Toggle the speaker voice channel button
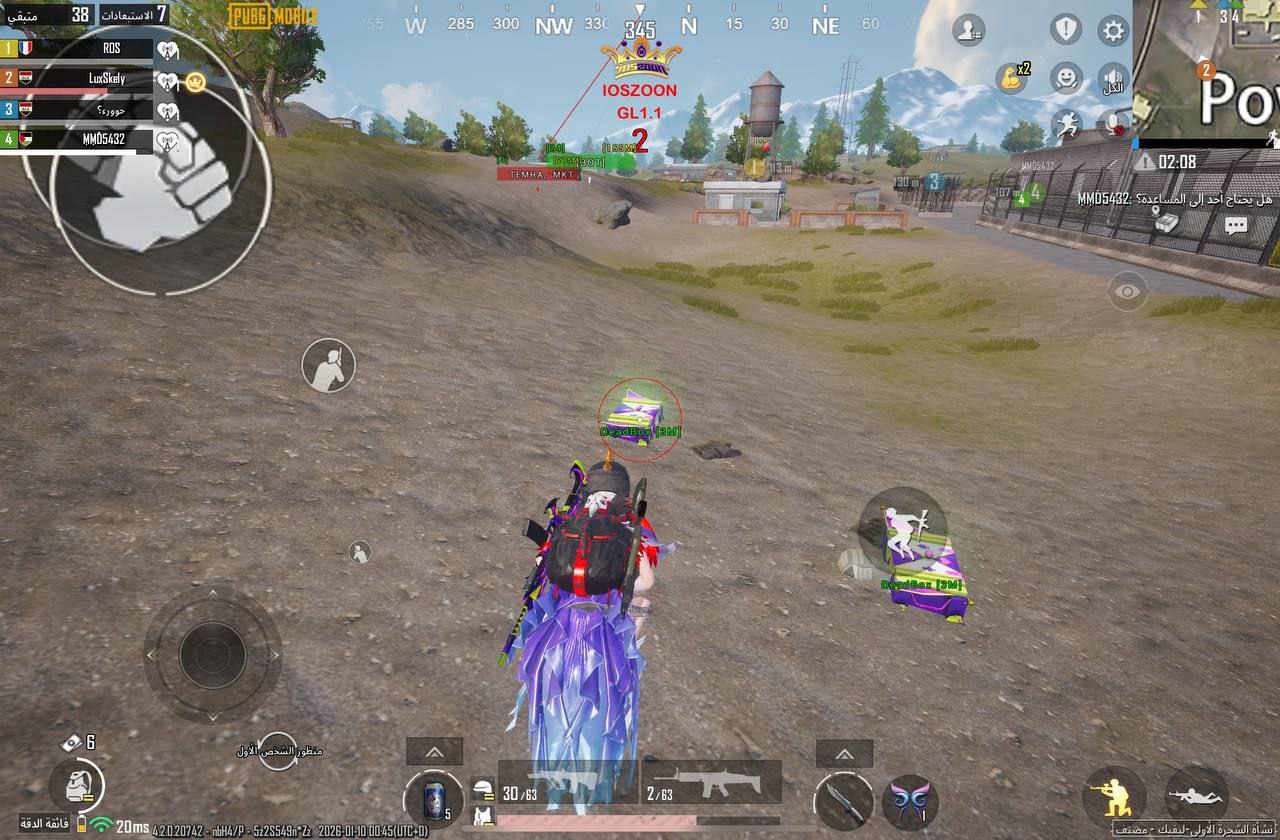The image size is (1280, 840). 1113,78
